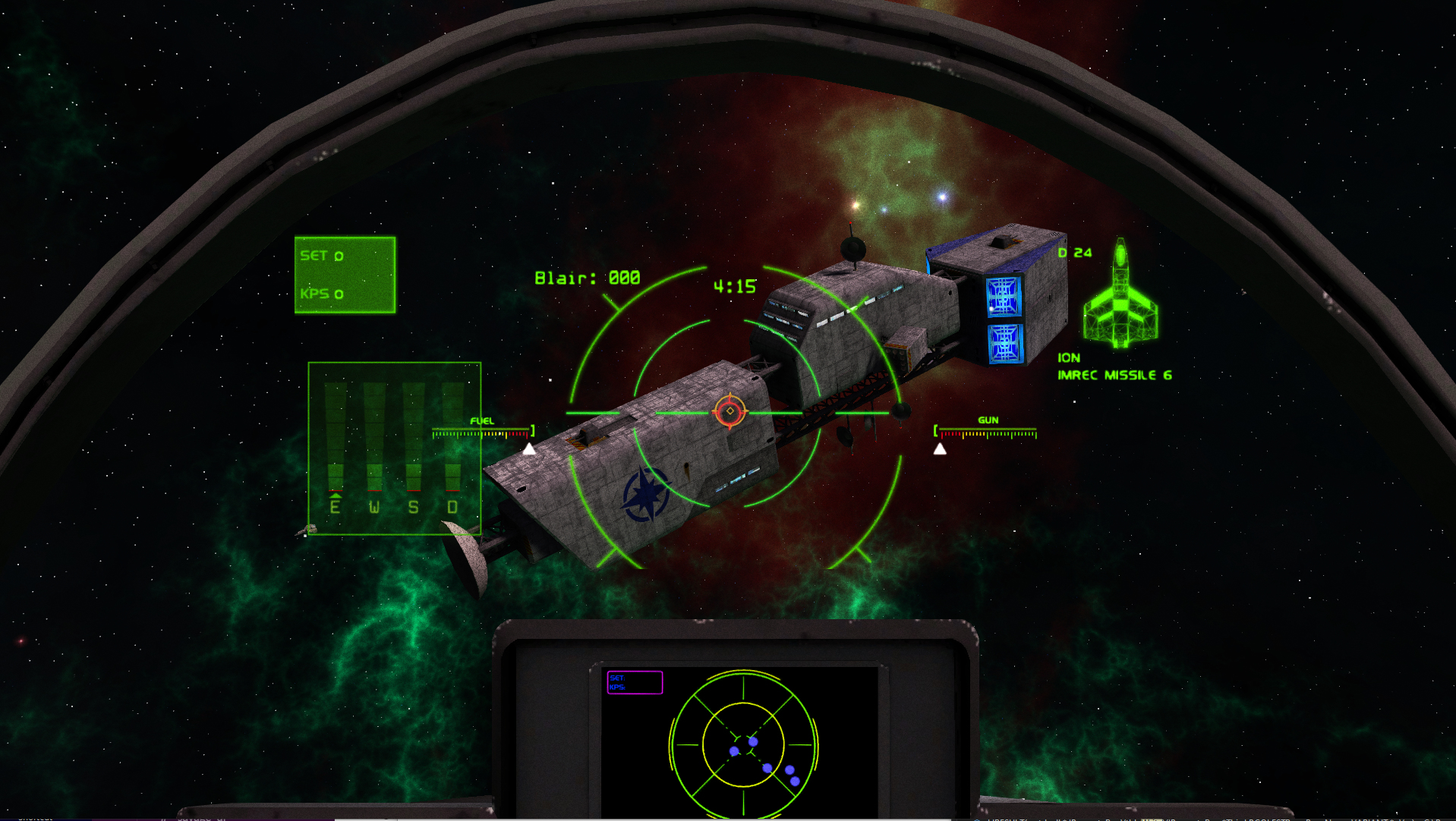This screenshot has width=1456, height=821.
Task: Select the S column in power panel
Action: [x=414, y=444]
